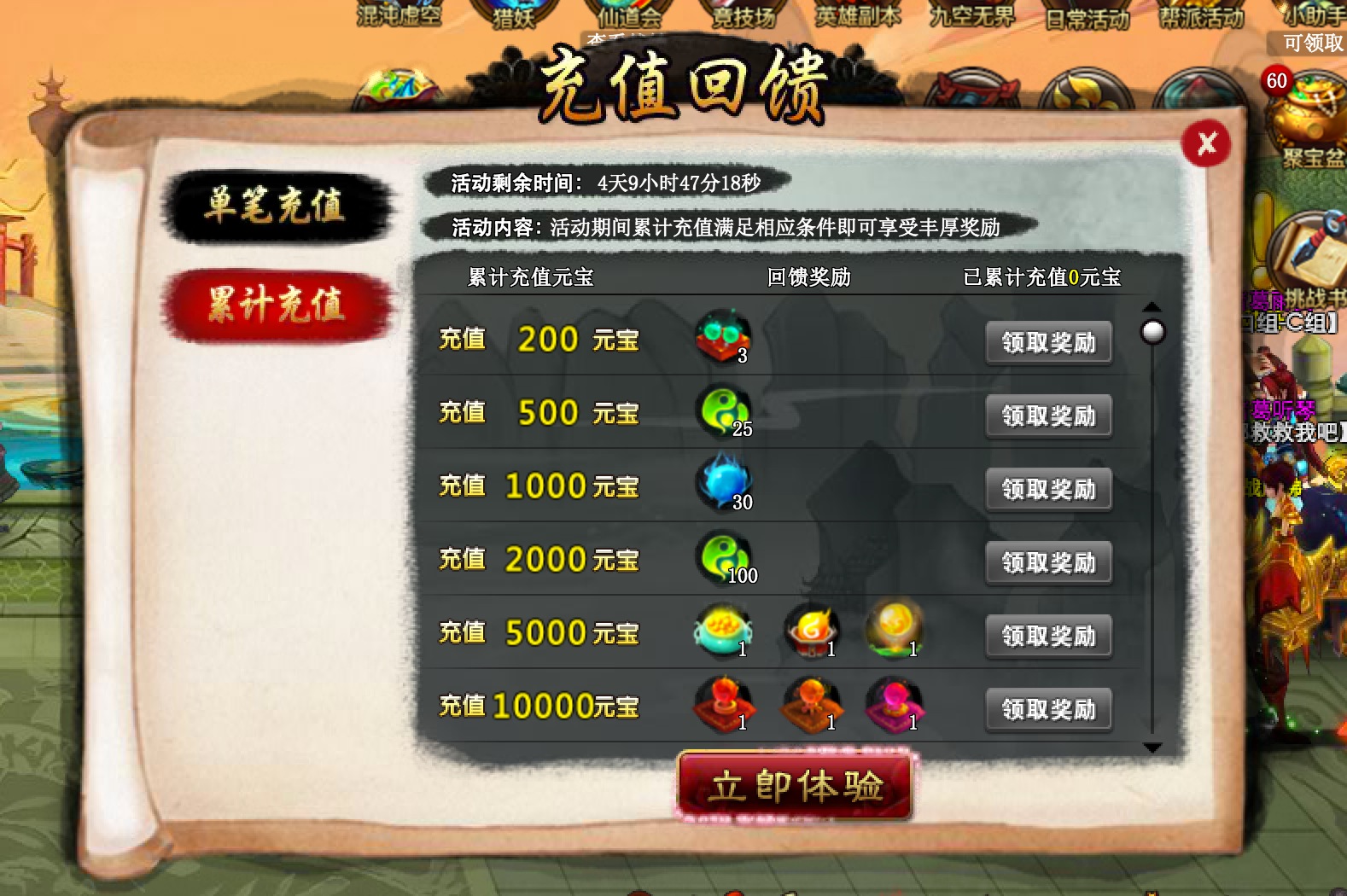This screenshot has height=896, width=1347.
Task: Claim the 充值10000元宝 reward via 领取奖励
Action: [x=1048, y=709]
